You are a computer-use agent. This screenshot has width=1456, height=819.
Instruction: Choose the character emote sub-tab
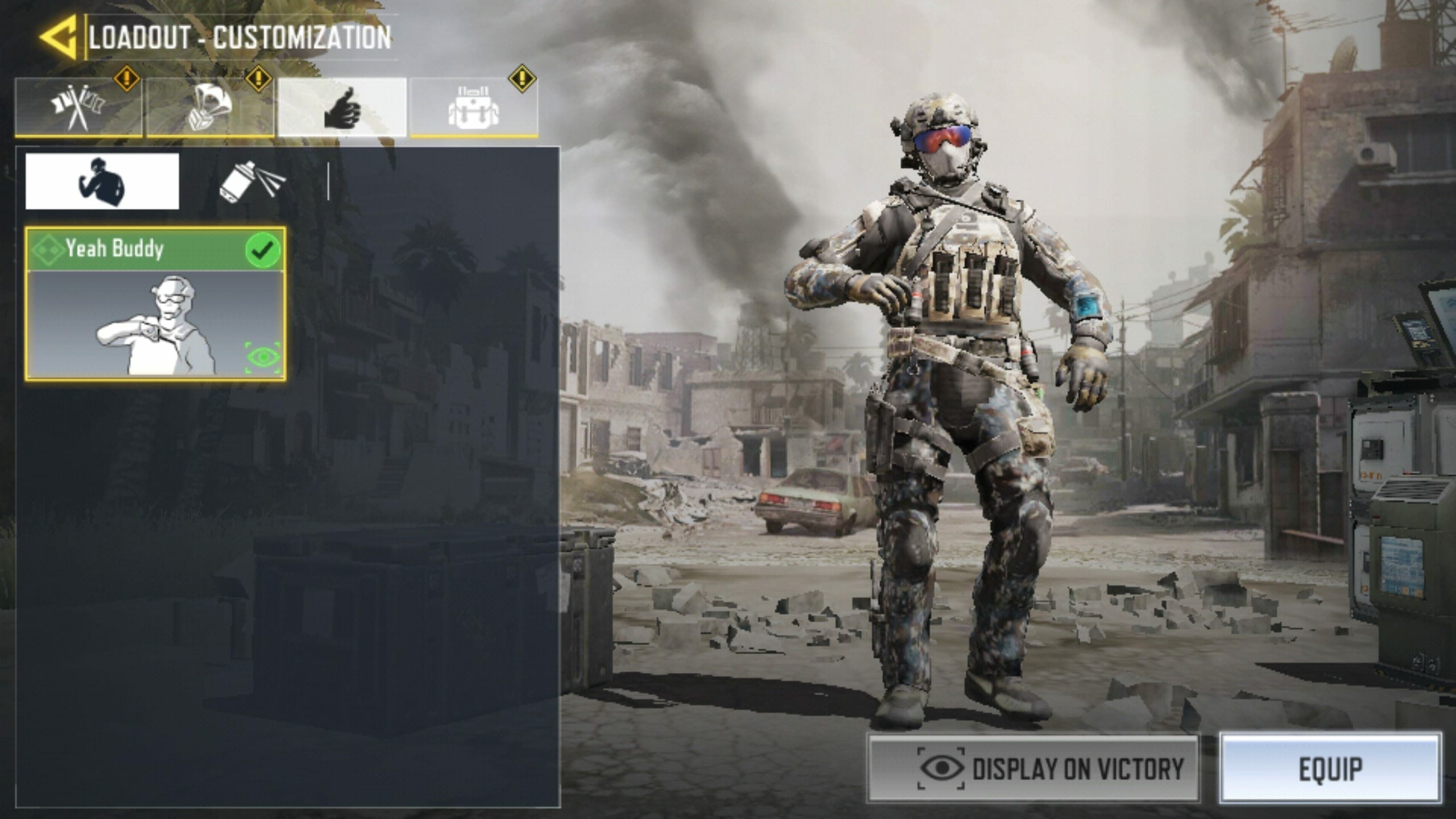coord(102,181)
